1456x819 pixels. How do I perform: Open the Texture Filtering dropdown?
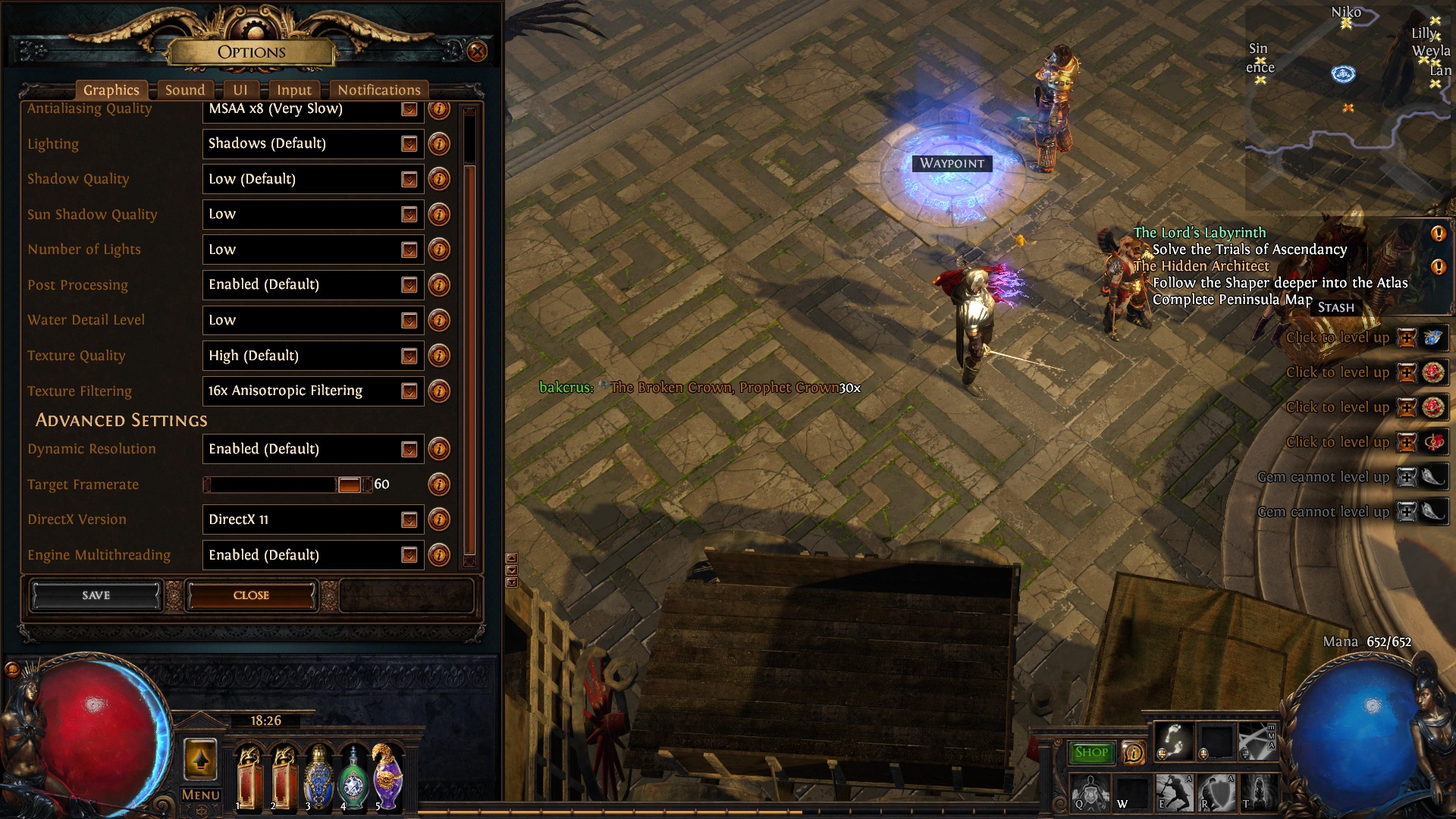[x=312, y=391]
